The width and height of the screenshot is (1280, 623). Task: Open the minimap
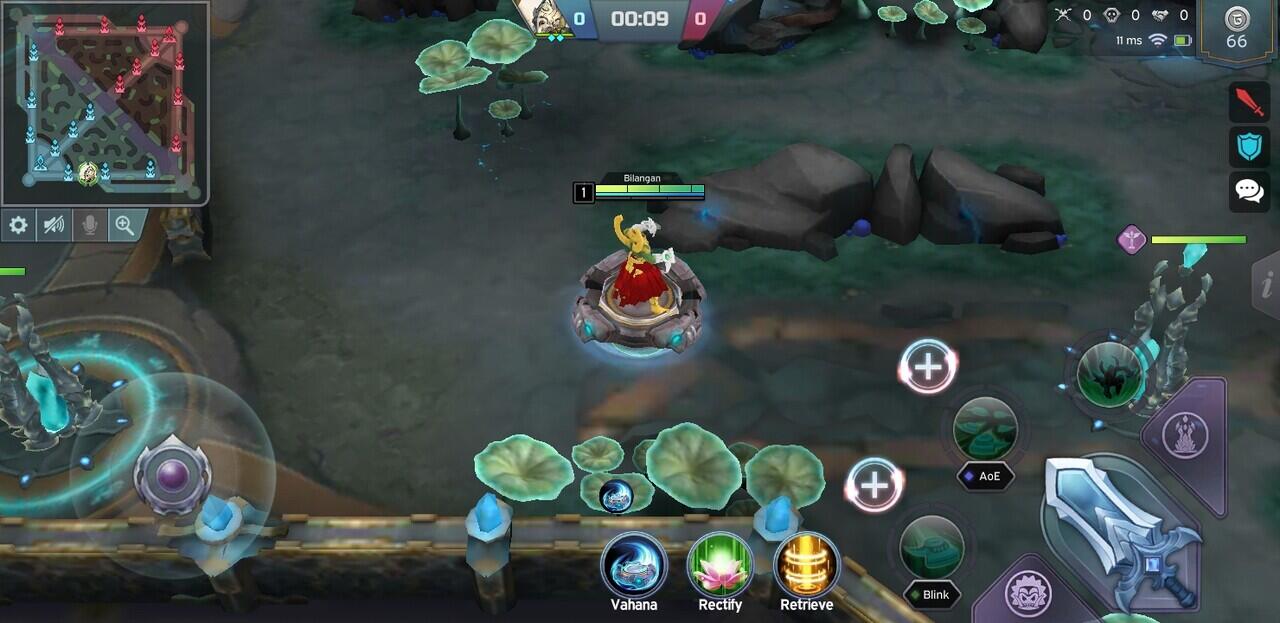pos(104,103)
